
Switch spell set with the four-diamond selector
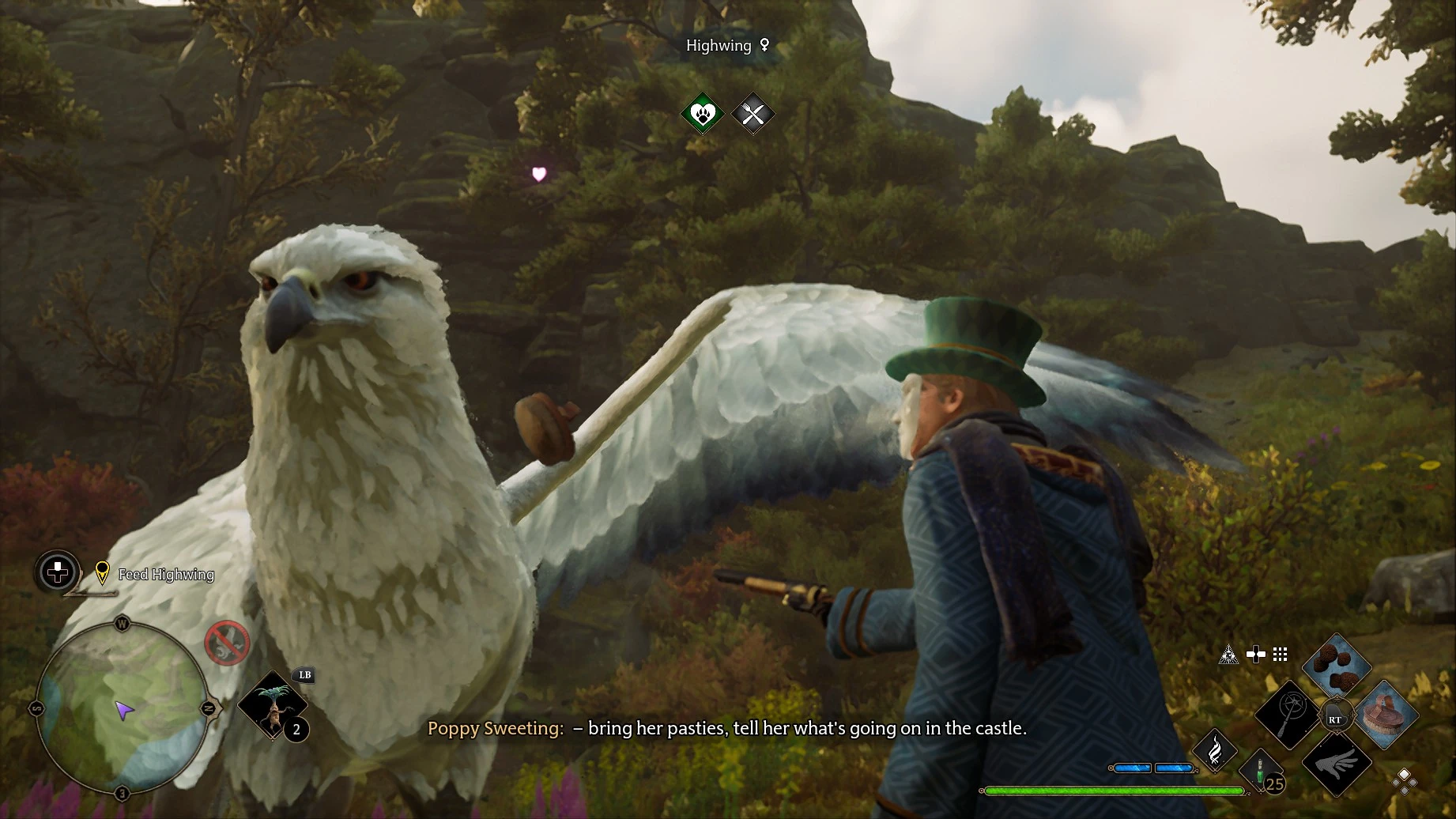1405,781
